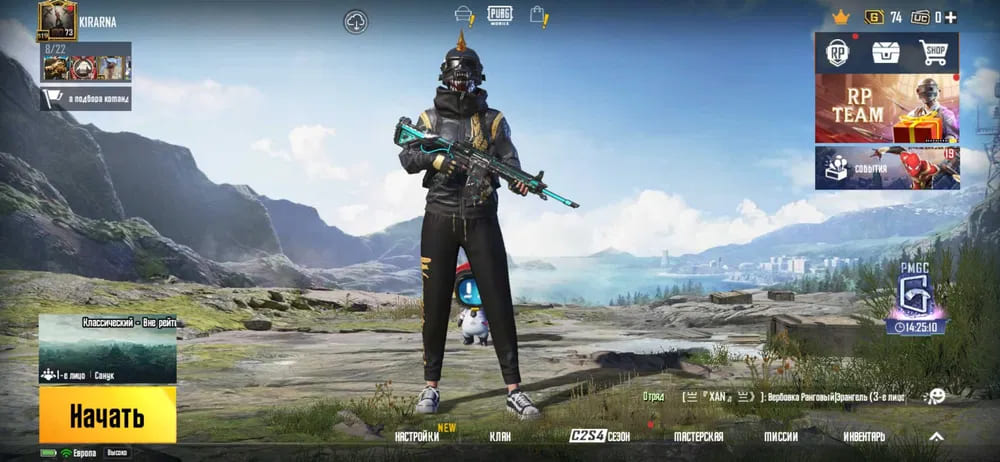Open the Миссии menu
Image resolution: width=1000 pixels, height=462 pixels.
(x=781, y=437)
